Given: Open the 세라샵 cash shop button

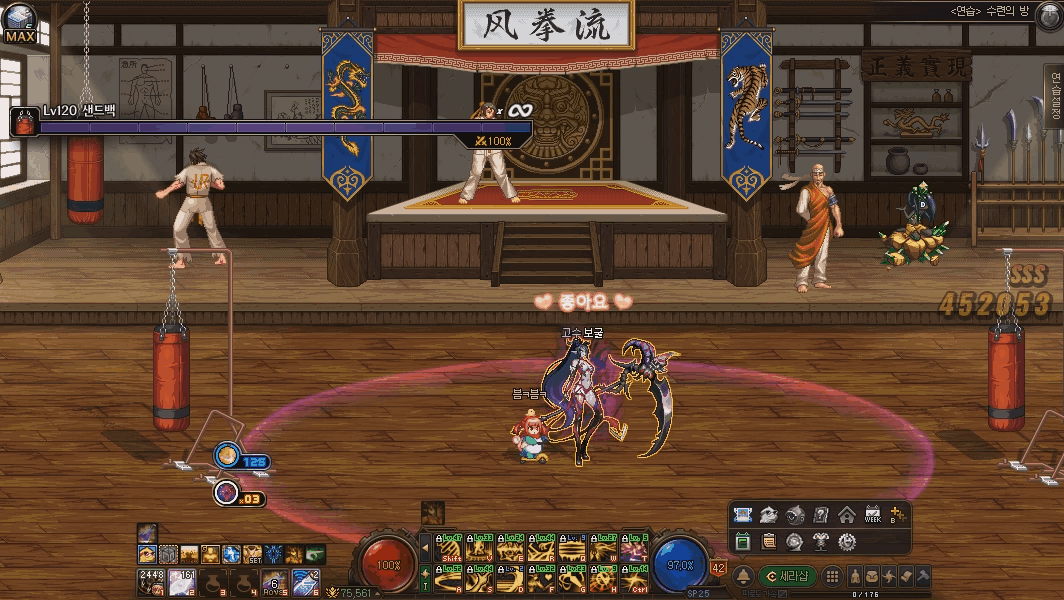Looking at the screenshot, I should click(x=790, y=576).
